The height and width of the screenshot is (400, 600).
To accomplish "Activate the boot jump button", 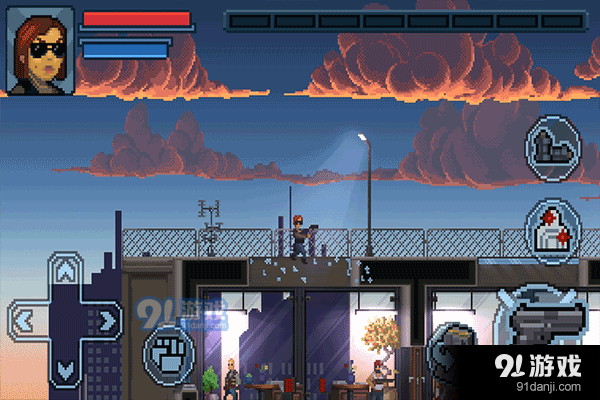I will tap(553, 146).
